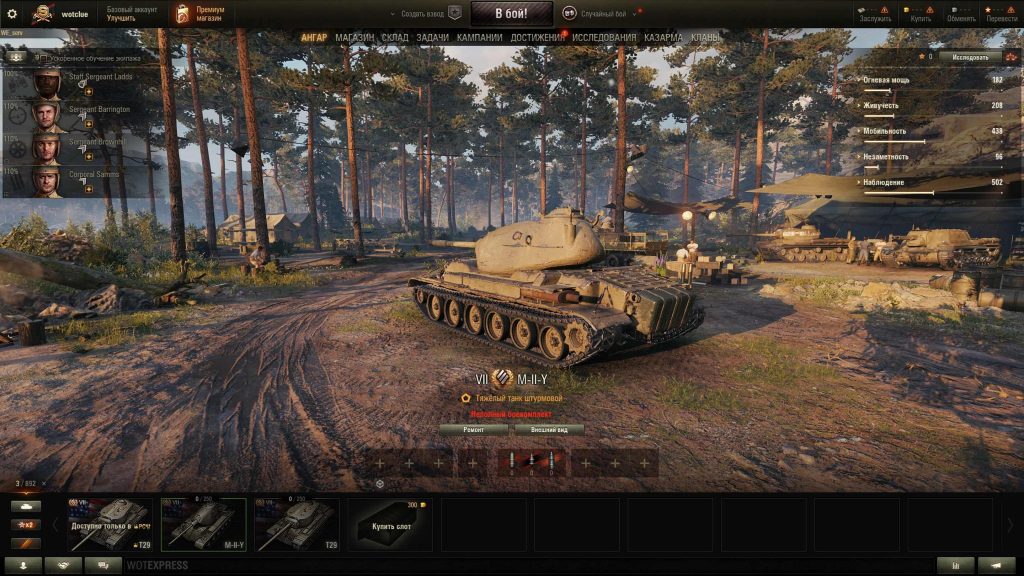
Task: Open «Внешний вид» tank customization
Action: point(549,430)
